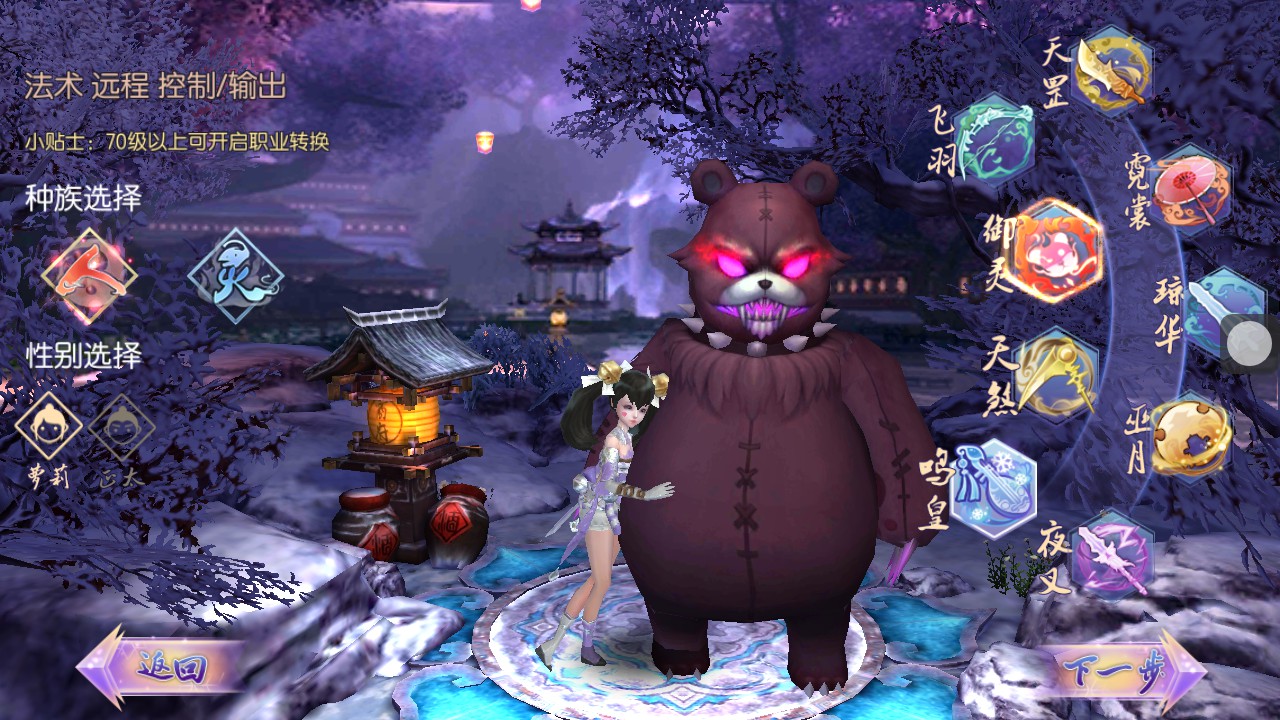Select the 御灵 class icon
Image resolution: width=1280 pixels, height=720 pixels.
pos(1058,251)
